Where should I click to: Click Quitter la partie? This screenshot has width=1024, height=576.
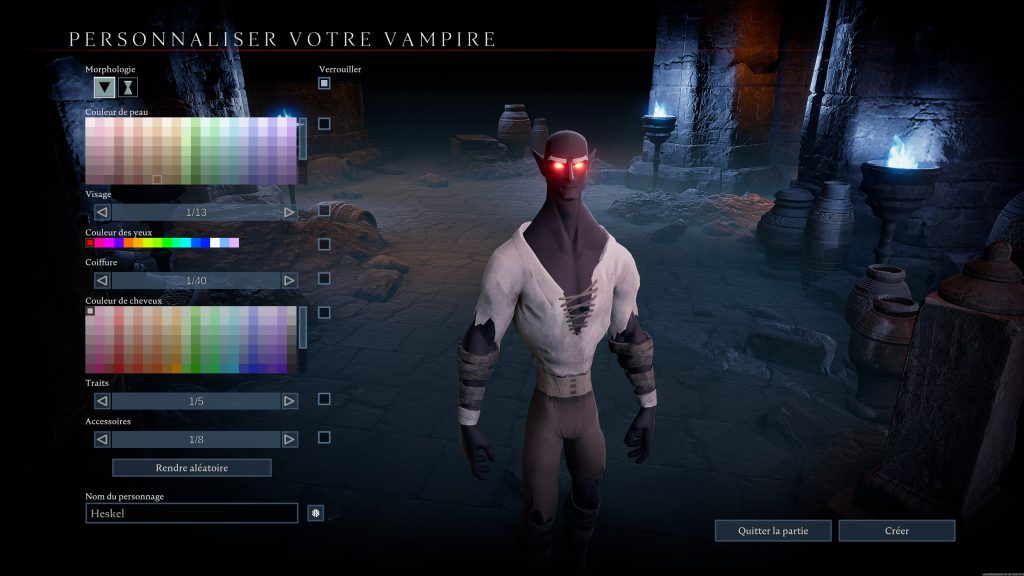pos(772,530)
